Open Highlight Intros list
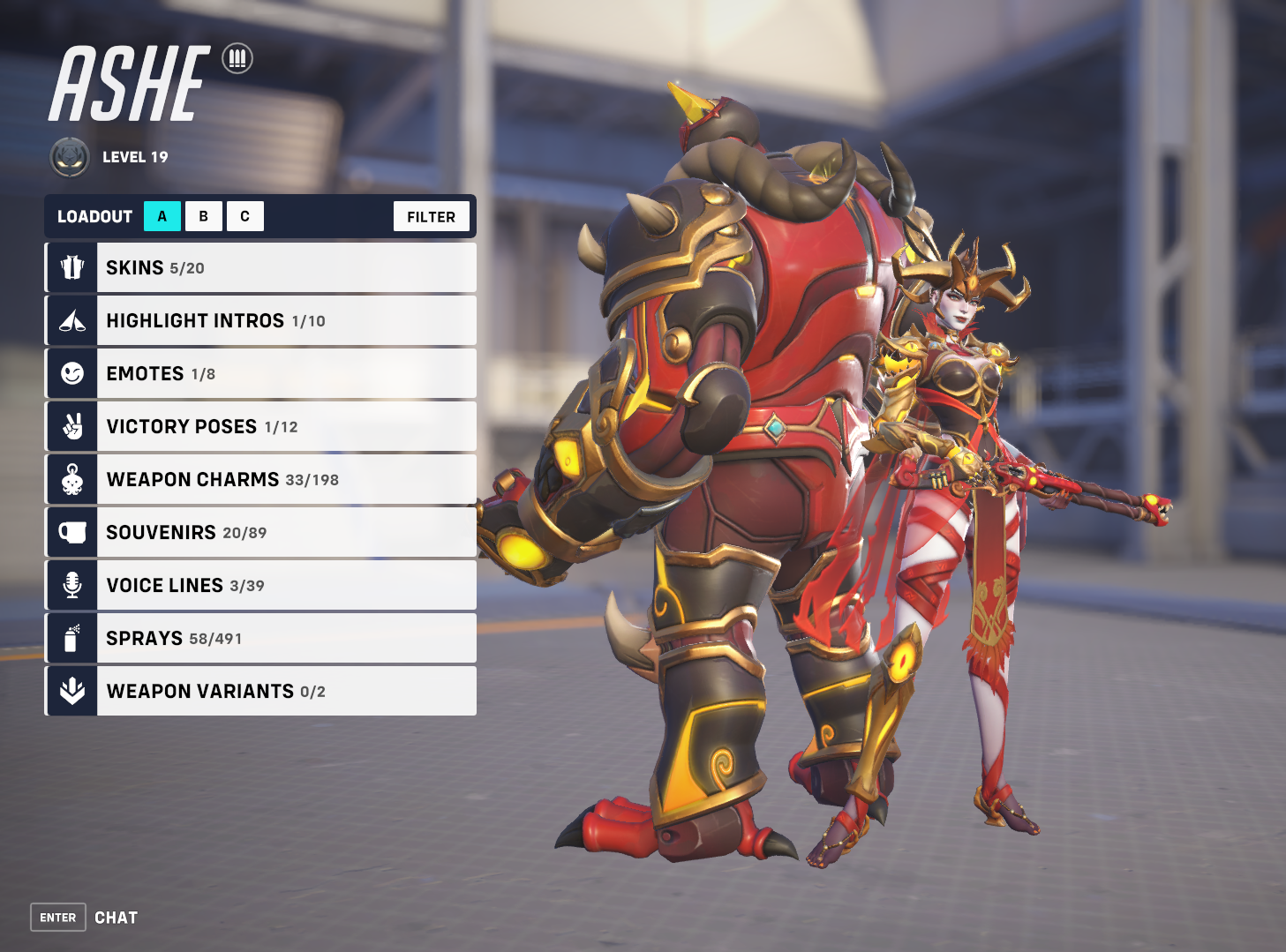Image resolution: width=1286 pixels, height=952 pixels. pyautogui.click(x=260, y=320)
